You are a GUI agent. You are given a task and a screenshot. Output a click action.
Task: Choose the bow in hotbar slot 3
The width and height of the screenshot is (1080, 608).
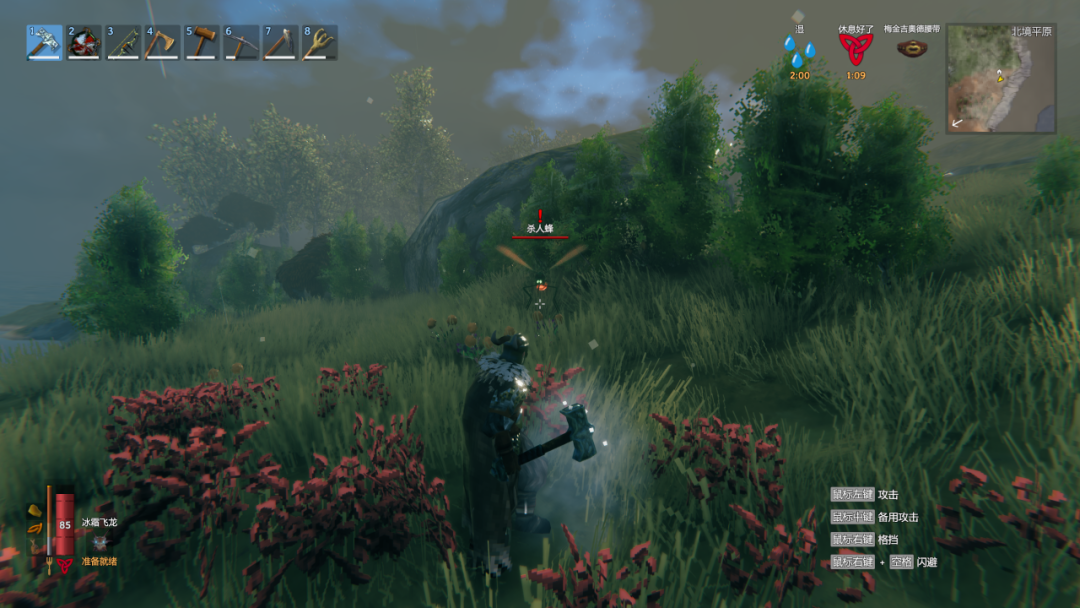[x=123, y=43]
